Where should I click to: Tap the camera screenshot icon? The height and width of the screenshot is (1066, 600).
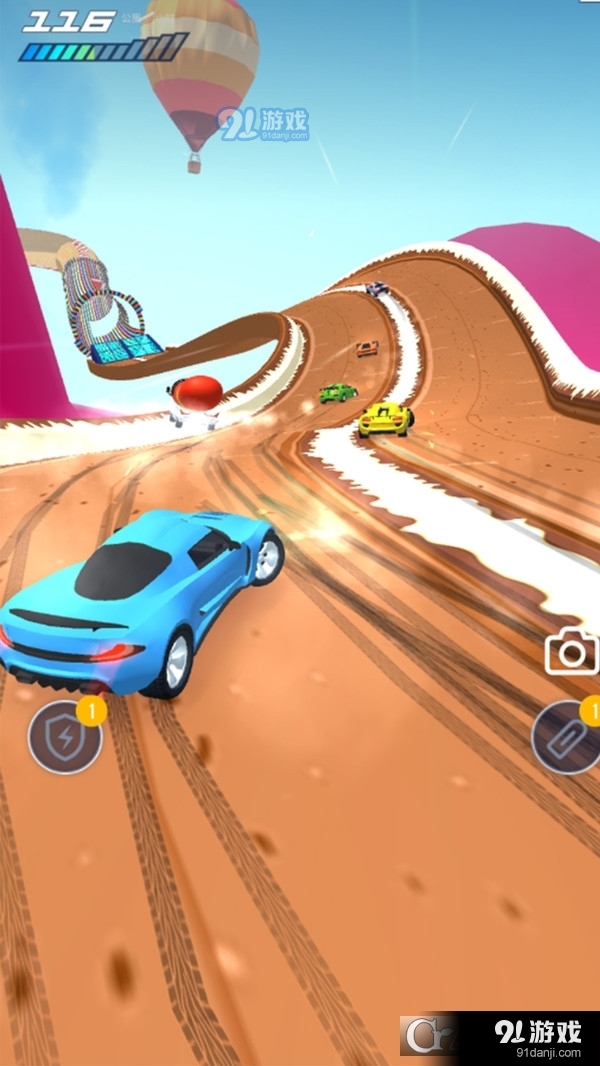571,653
